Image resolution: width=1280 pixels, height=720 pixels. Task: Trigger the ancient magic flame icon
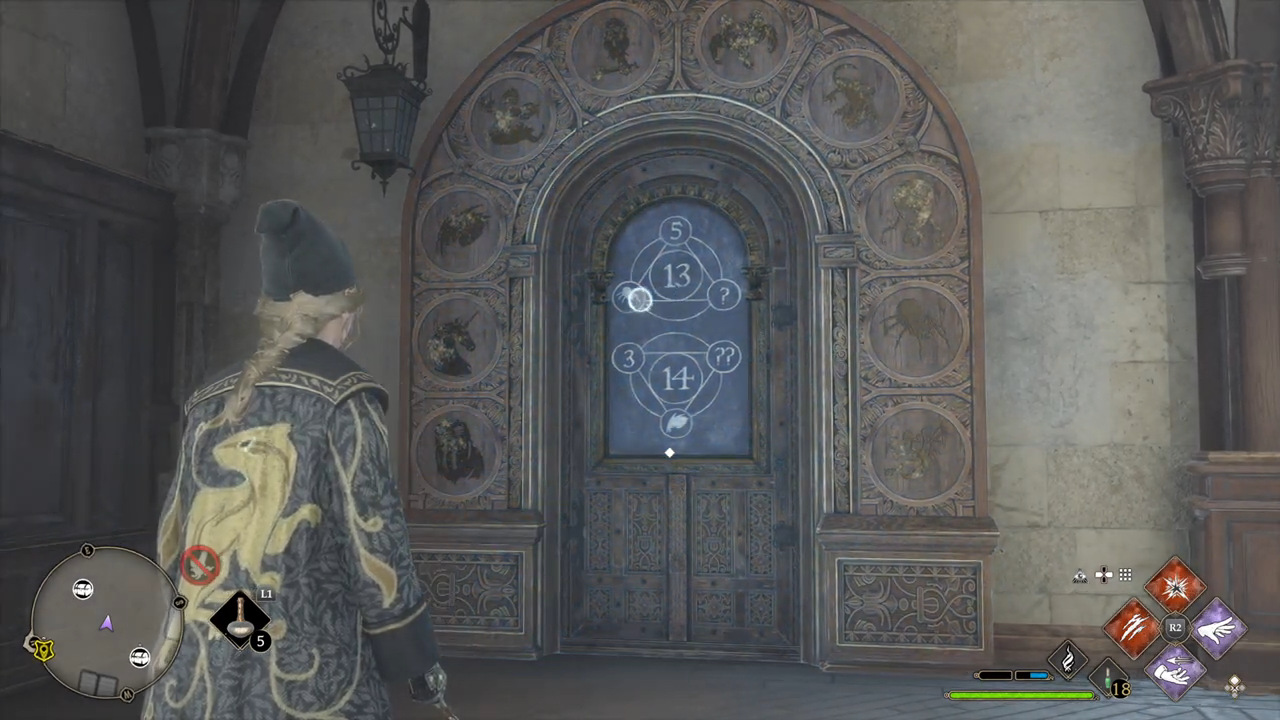[x=1067, y=660]
